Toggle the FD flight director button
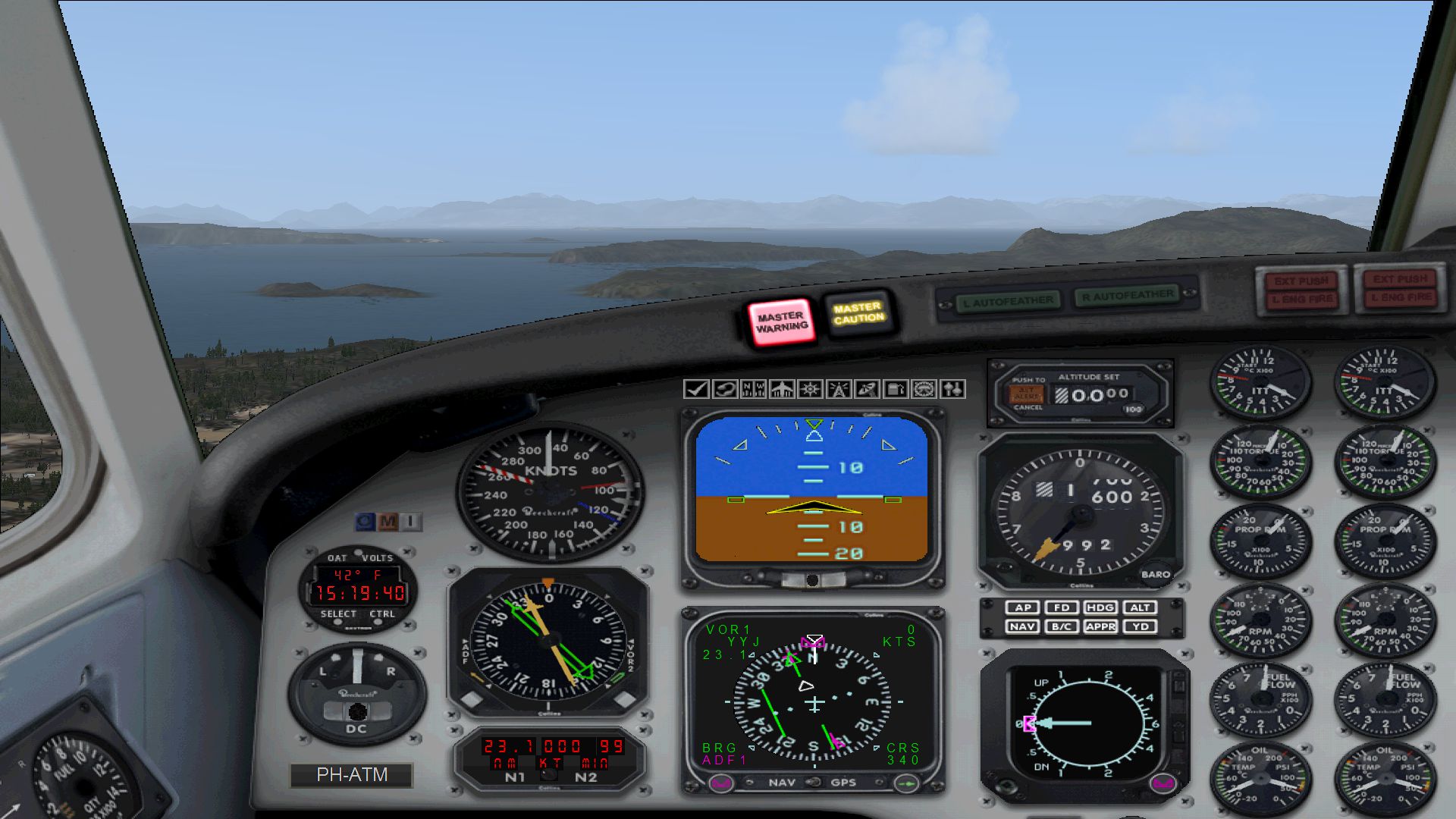 [x=1062, y=607]
